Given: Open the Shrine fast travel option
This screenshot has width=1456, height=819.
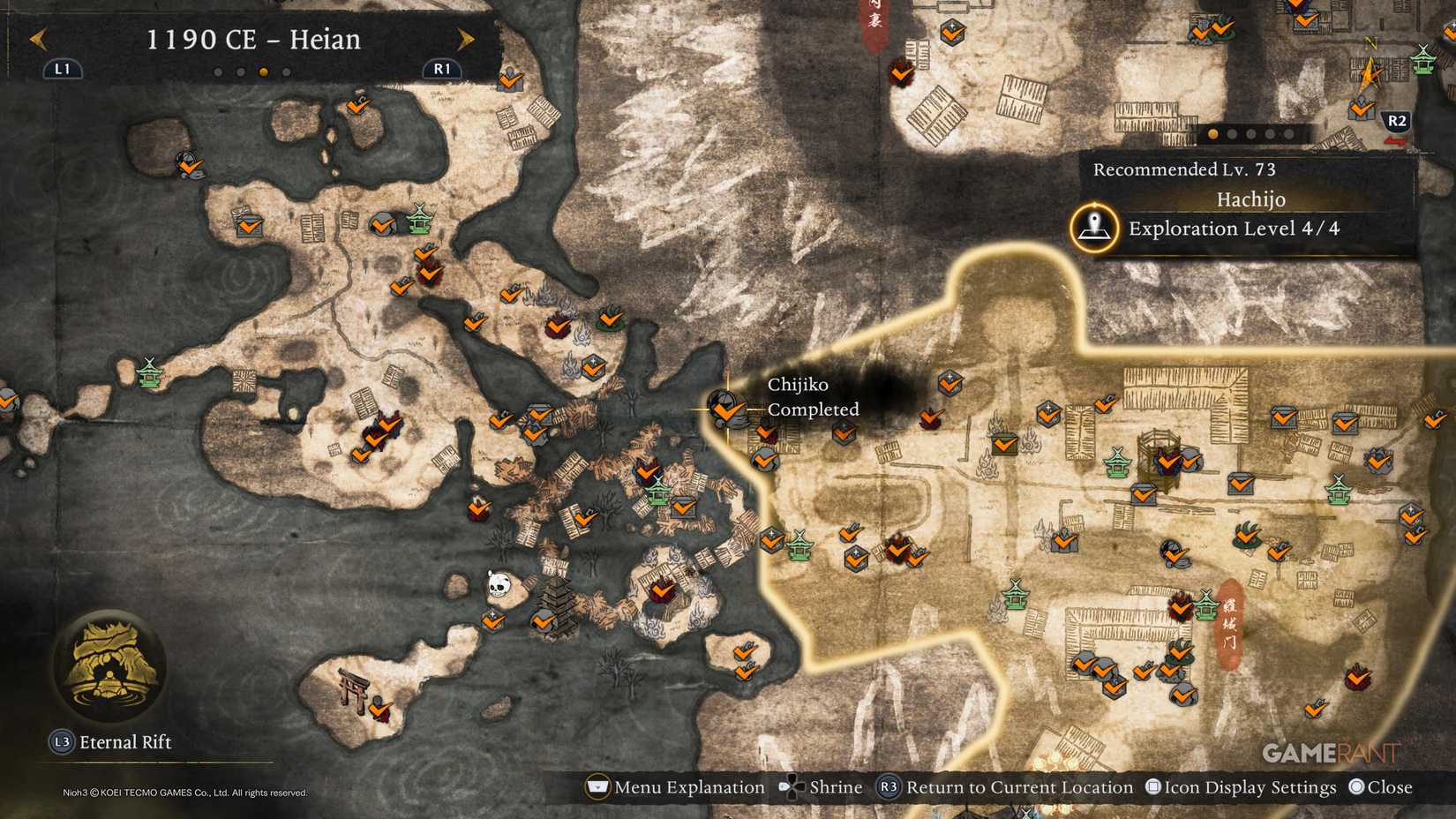Looking at the screenshot, I should pos(822,786).
